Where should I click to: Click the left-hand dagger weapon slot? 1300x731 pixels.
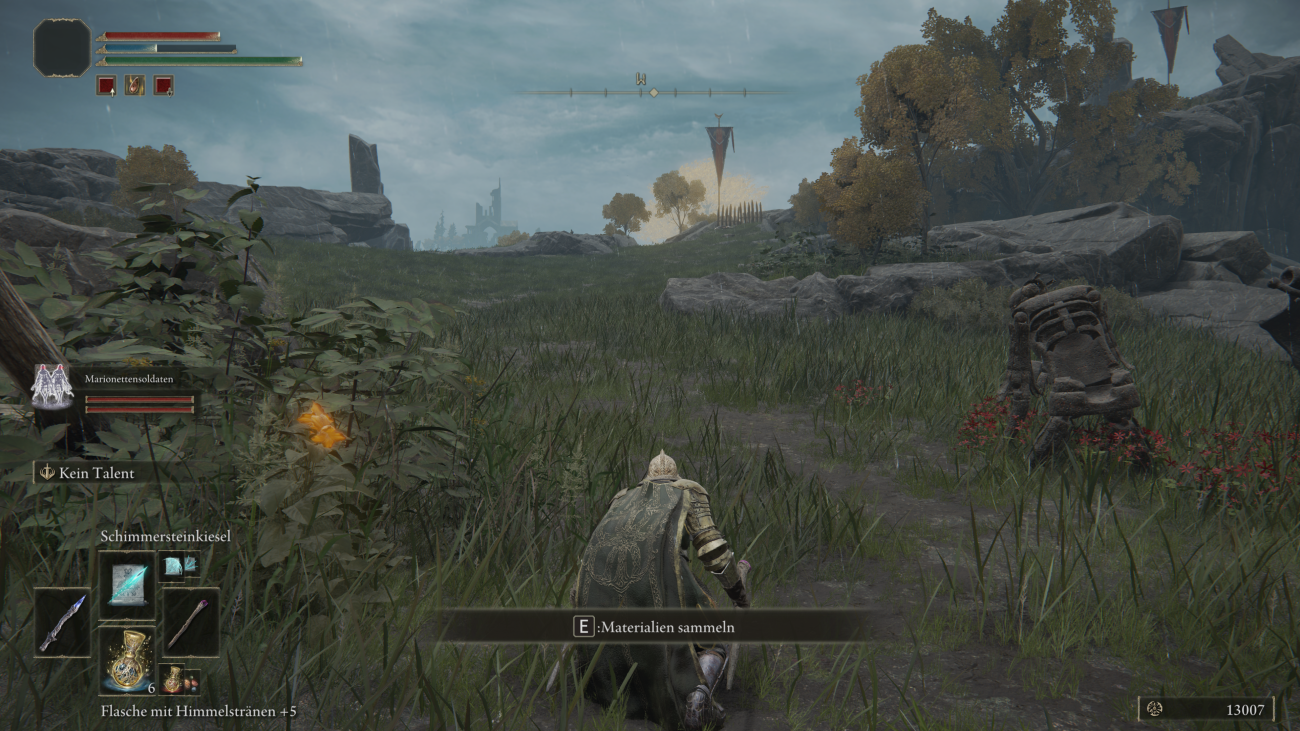pyautogui.click(x=62, y=622)
